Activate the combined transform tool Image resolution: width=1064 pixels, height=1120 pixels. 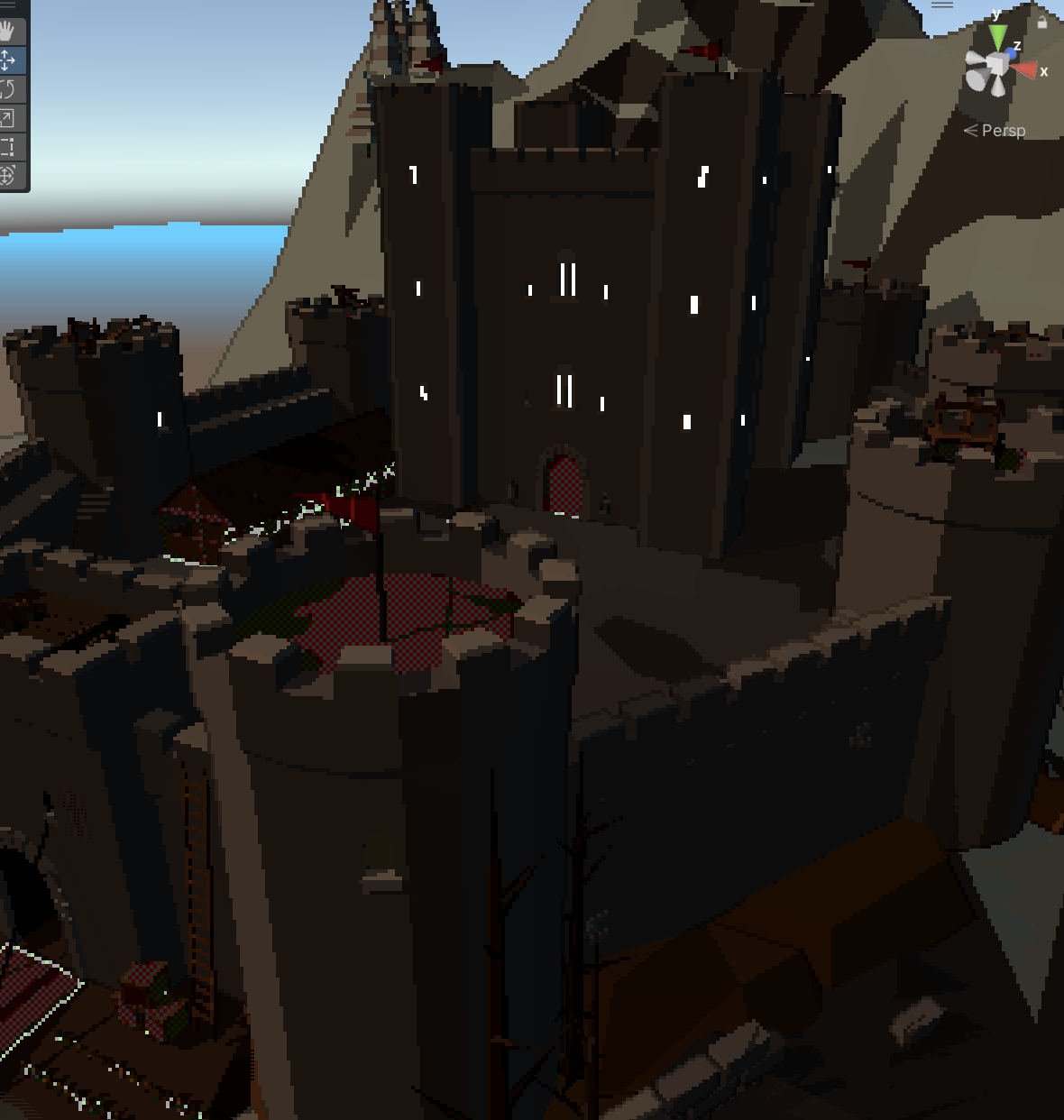coord(8,175)
